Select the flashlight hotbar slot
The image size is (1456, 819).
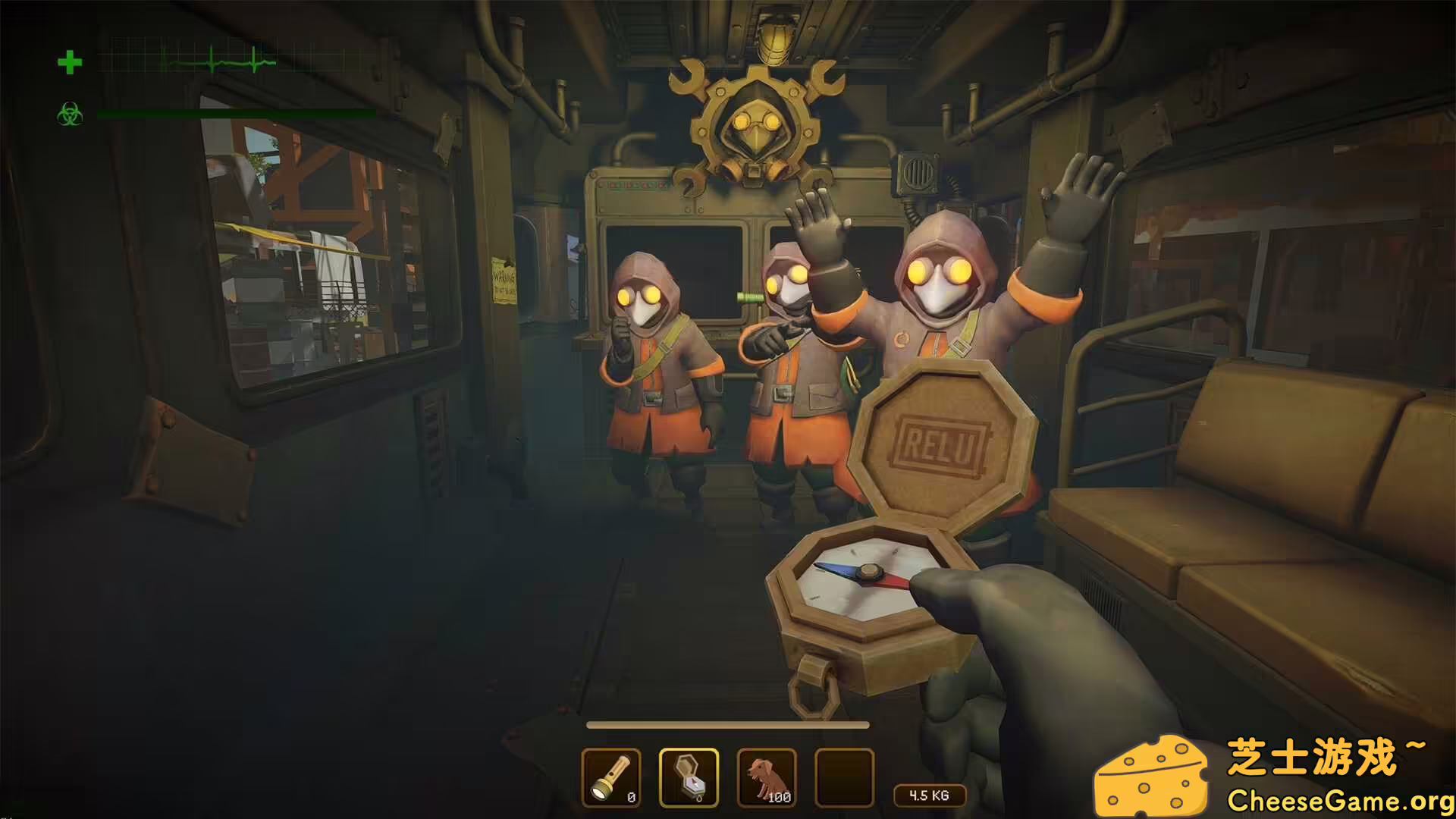pos(611,777)
